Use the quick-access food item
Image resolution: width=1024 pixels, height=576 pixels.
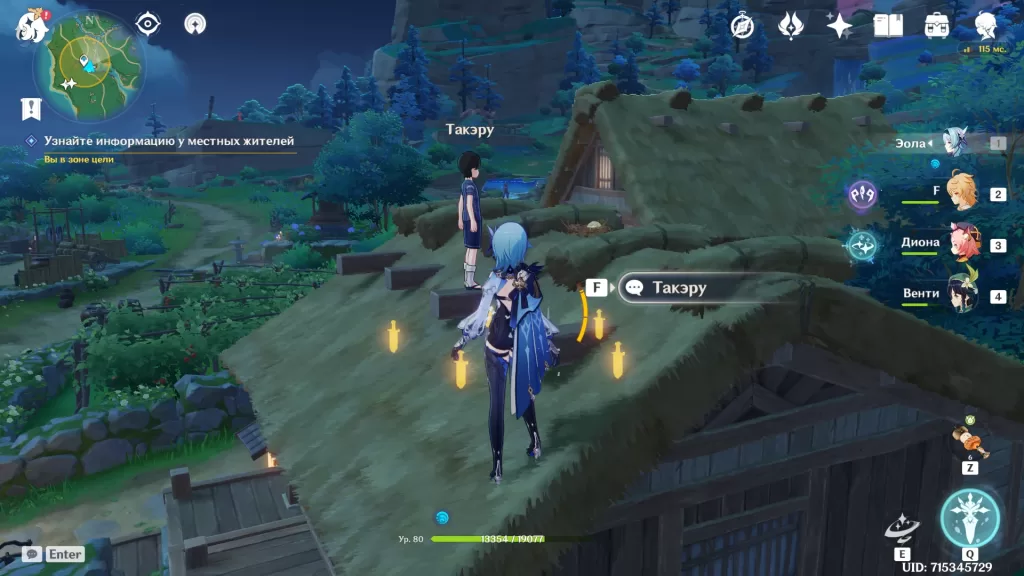pyautogui.click(x=969, y=440)
